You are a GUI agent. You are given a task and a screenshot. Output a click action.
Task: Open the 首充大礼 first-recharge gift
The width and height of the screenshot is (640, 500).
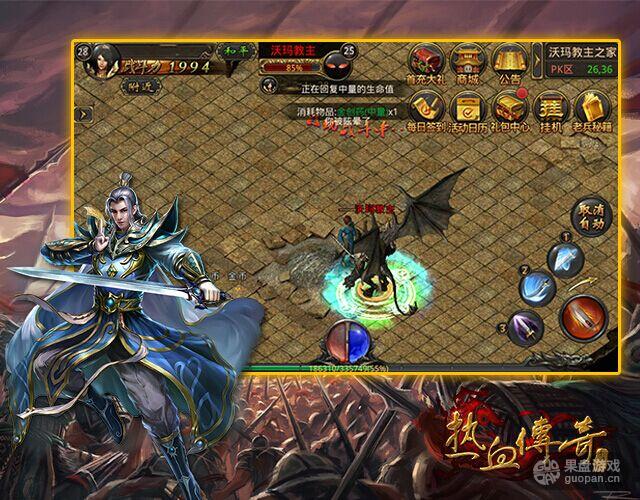426,60
